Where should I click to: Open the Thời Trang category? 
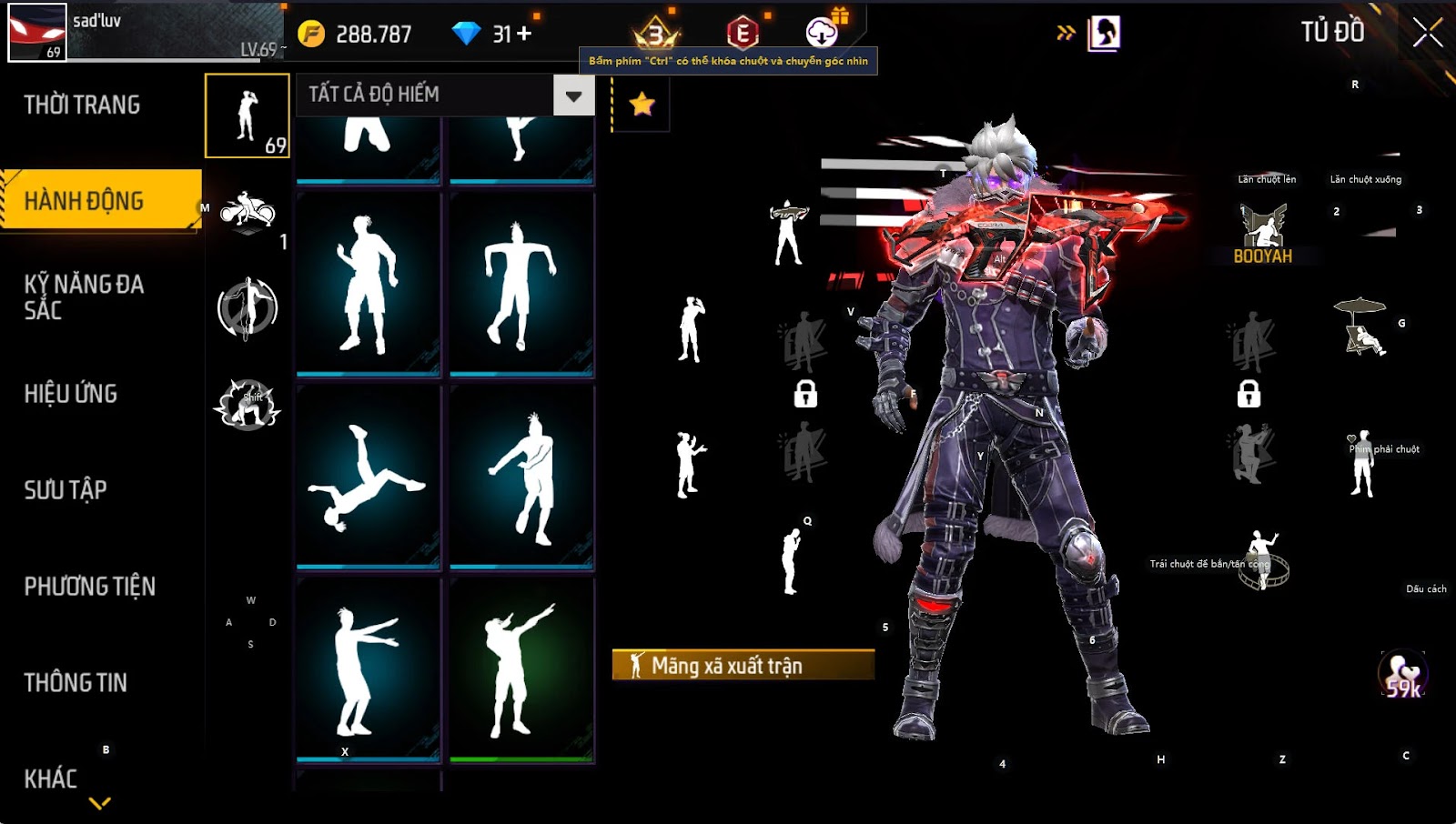pos(82,106)
